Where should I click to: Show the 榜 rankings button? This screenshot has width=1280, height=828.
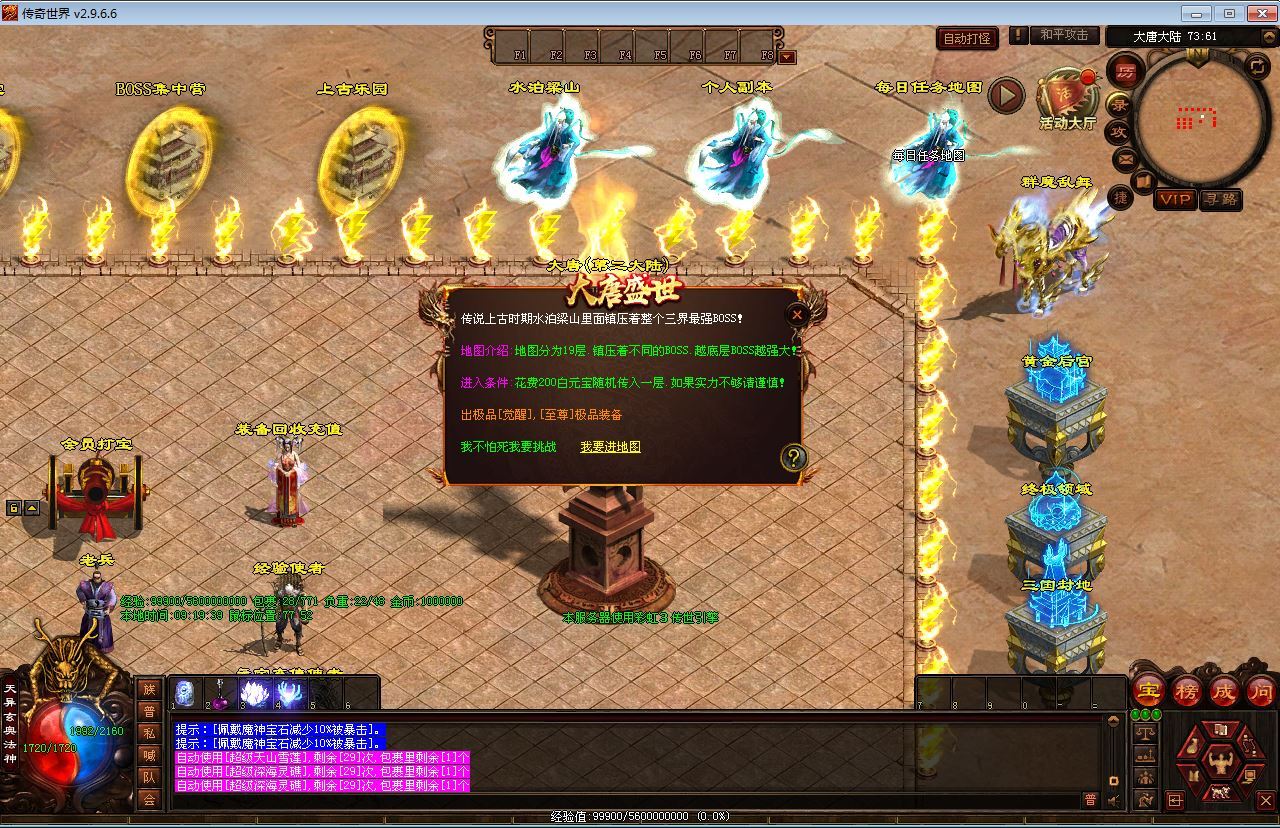[x=1186, y=691]
